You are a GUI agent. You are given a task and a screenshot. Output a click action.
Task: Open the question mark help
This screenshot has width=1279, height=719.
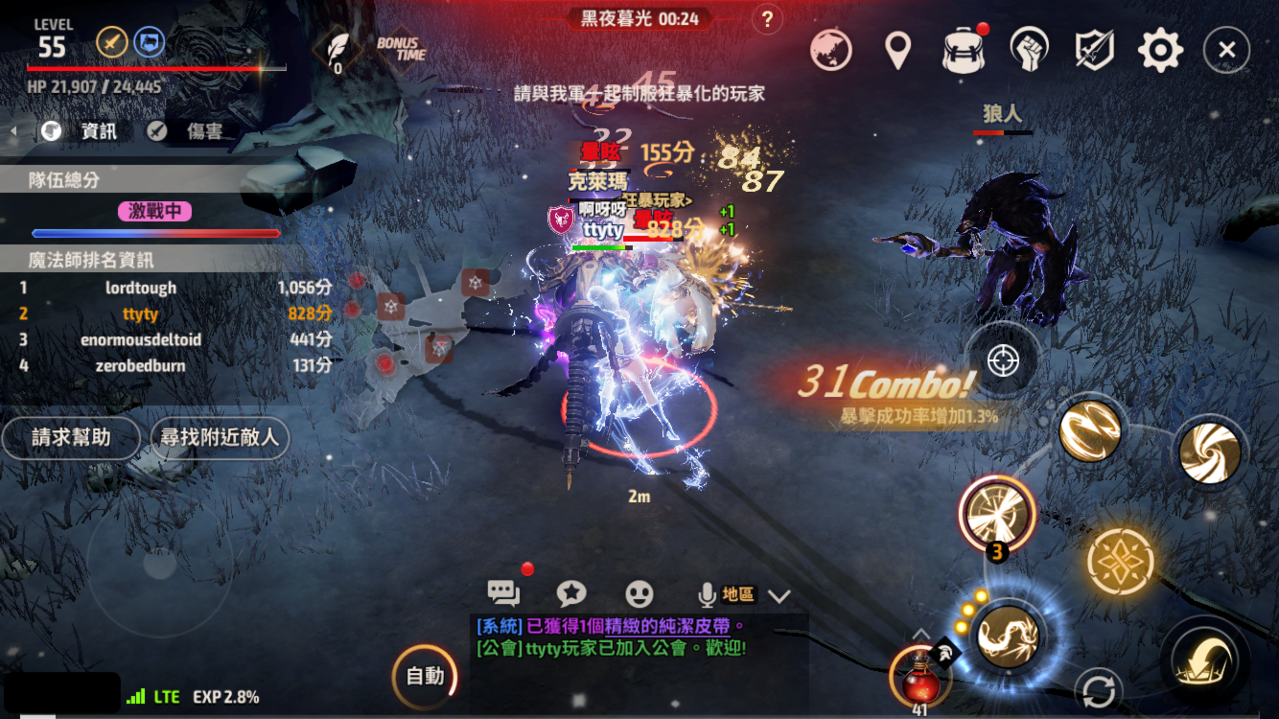767,19
